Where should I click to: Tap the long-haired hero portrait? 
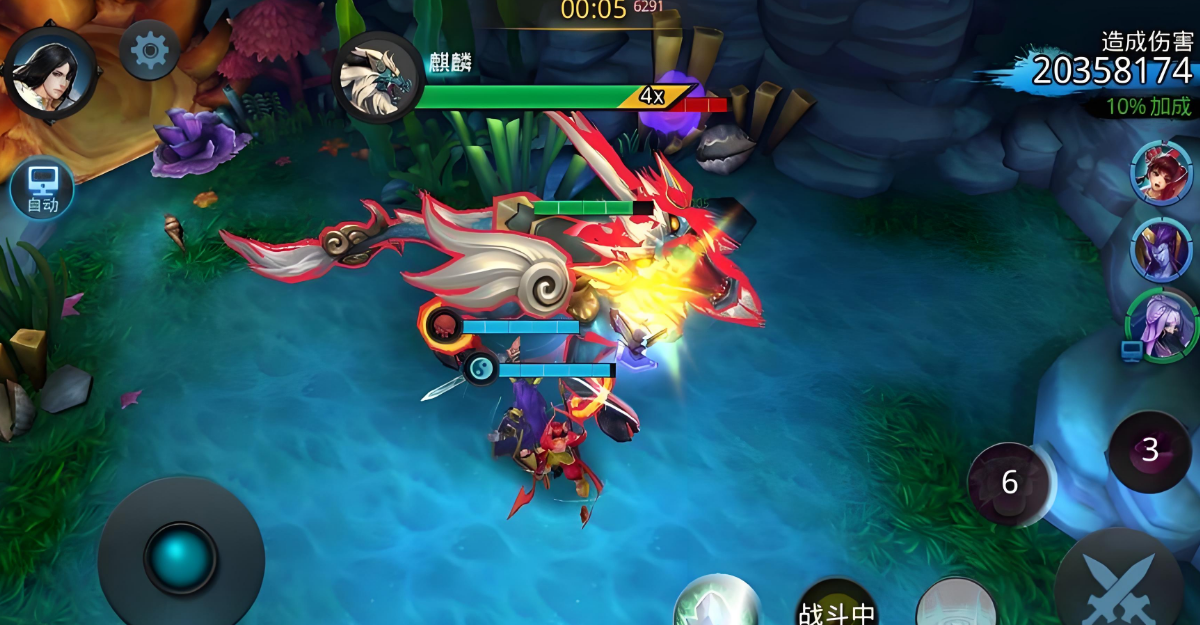coord(50,70)
